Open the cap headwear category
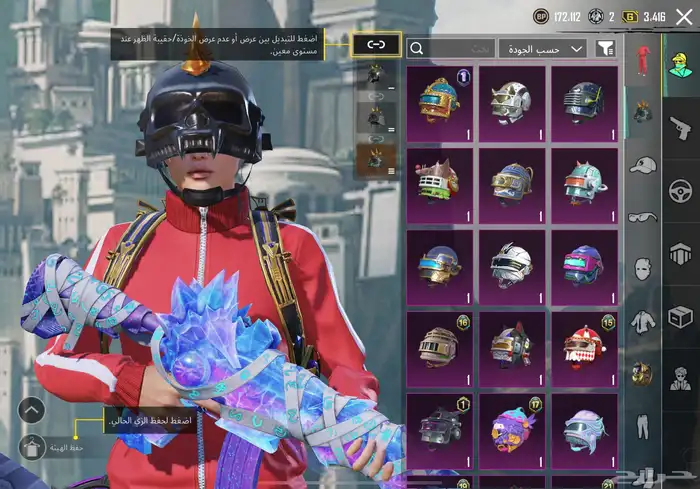The image size is (700, 489). [x=641, y=165]
